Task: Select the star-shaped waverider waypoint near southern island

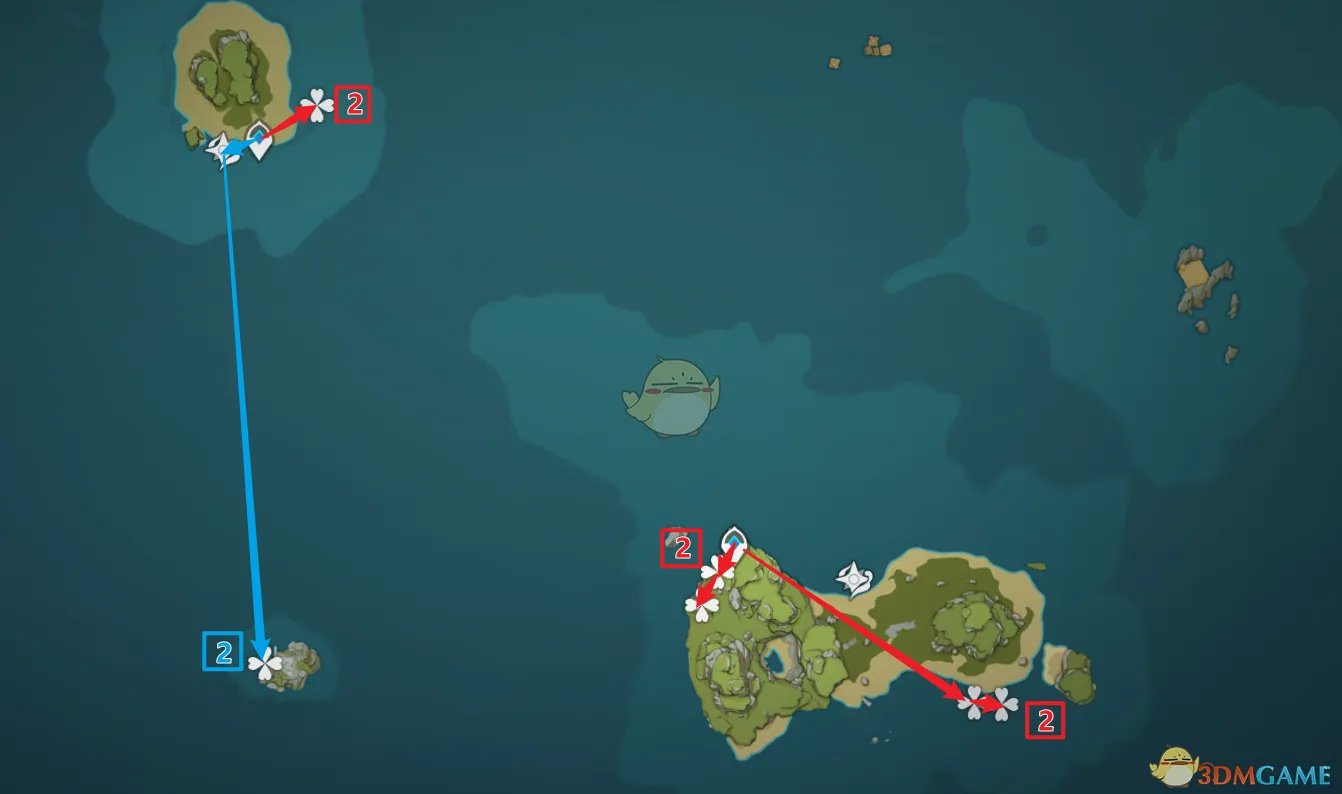Action: click(855, 577)
